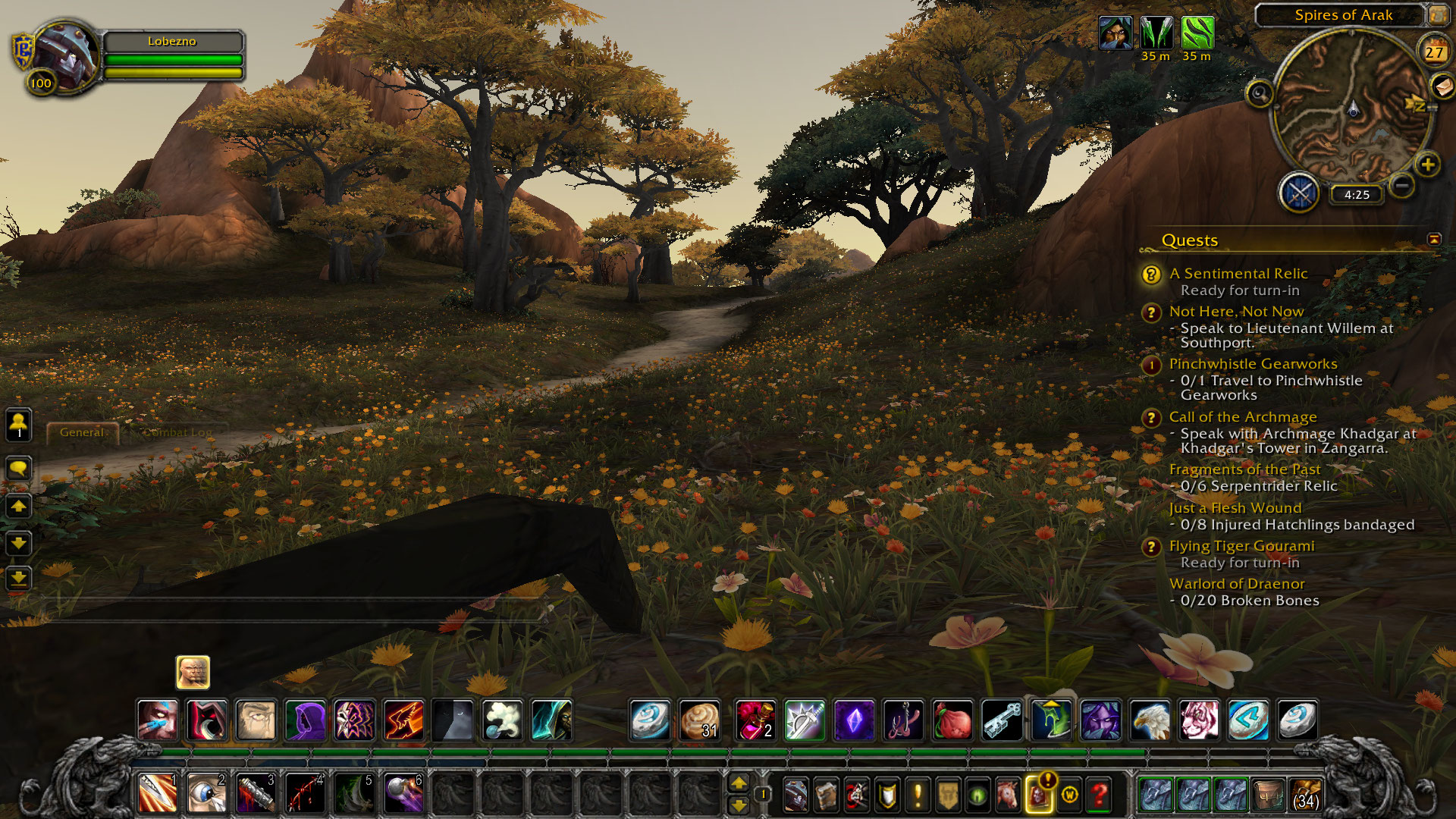Collapse the Quests tracker panel

pos(1434,240)
